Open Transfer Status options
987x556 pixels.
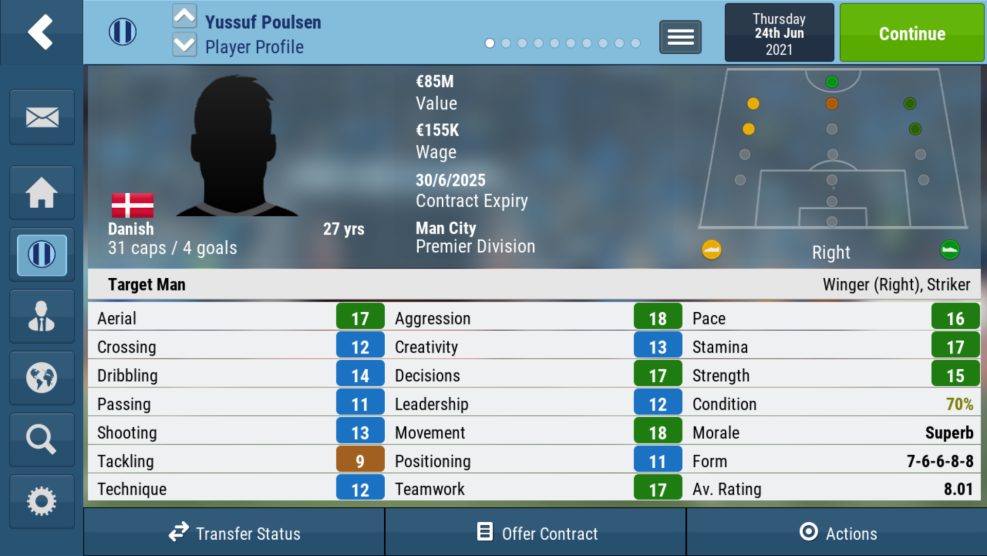pyautogui.click(x=234, y=533)
